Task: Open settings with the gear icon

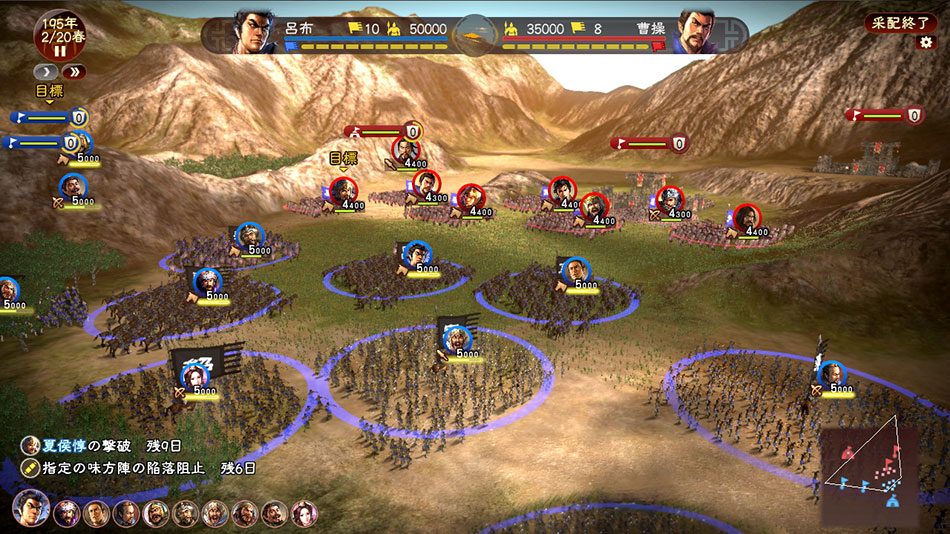Action: click(926, 43)
